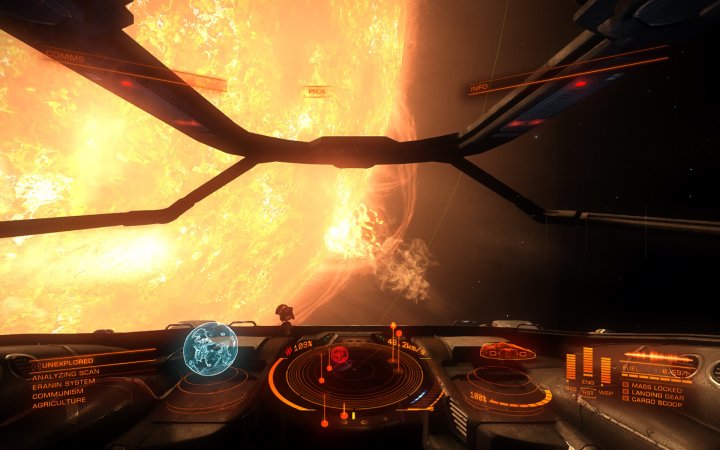Click the blue target hologram globe

coord(209,349)
